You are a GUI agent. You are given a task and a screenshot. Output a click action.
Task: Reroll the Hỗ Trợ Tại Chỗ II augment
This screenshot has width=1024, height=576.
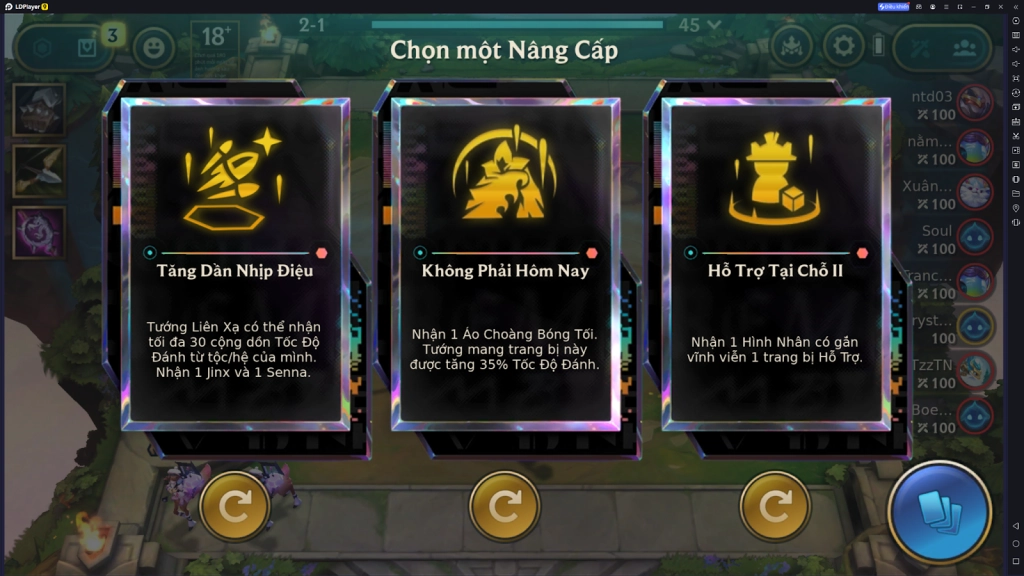coord(775,507)
